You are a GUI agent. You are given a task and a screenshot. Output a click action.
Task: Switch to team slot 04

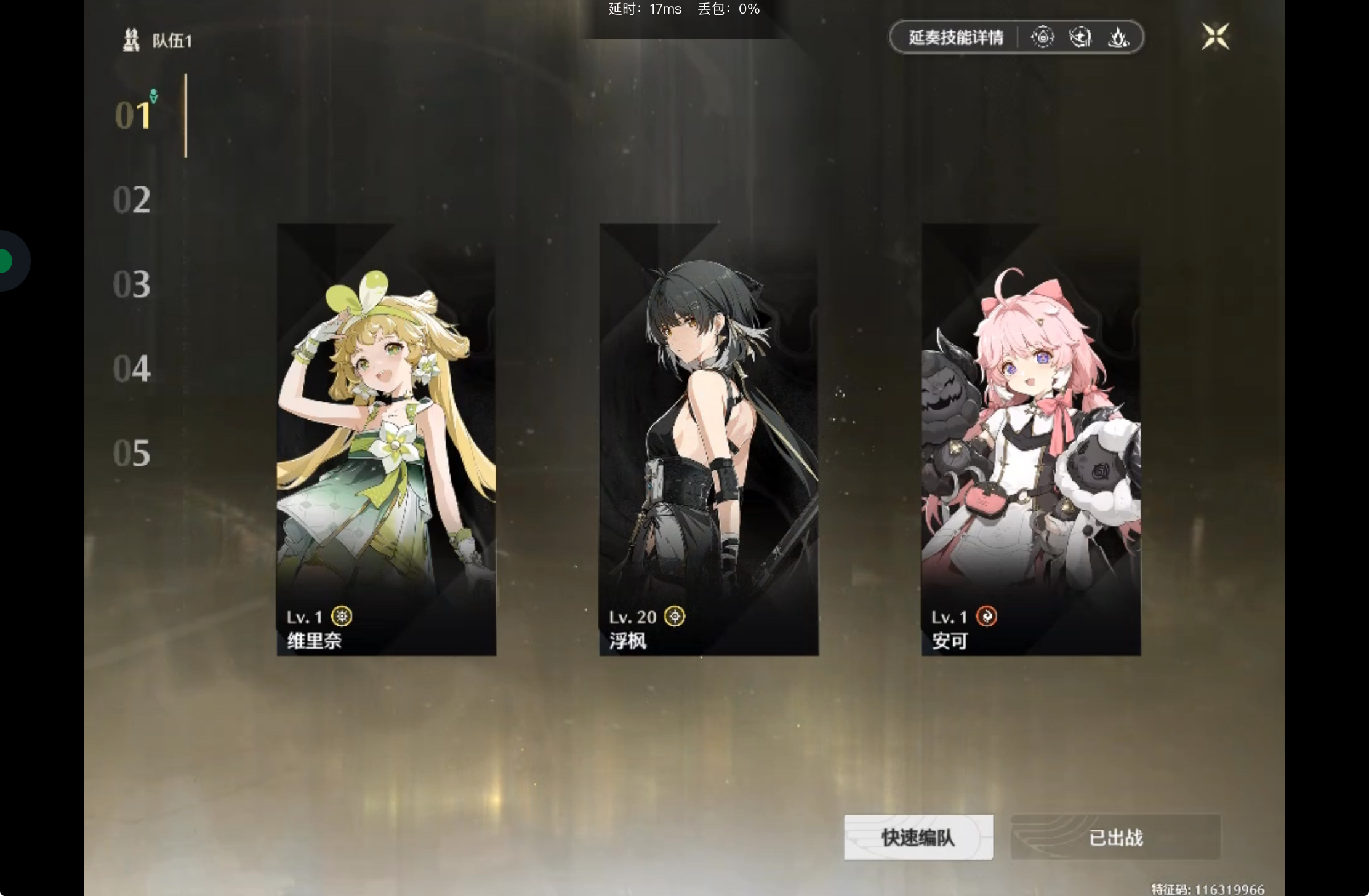click(132, 369)
